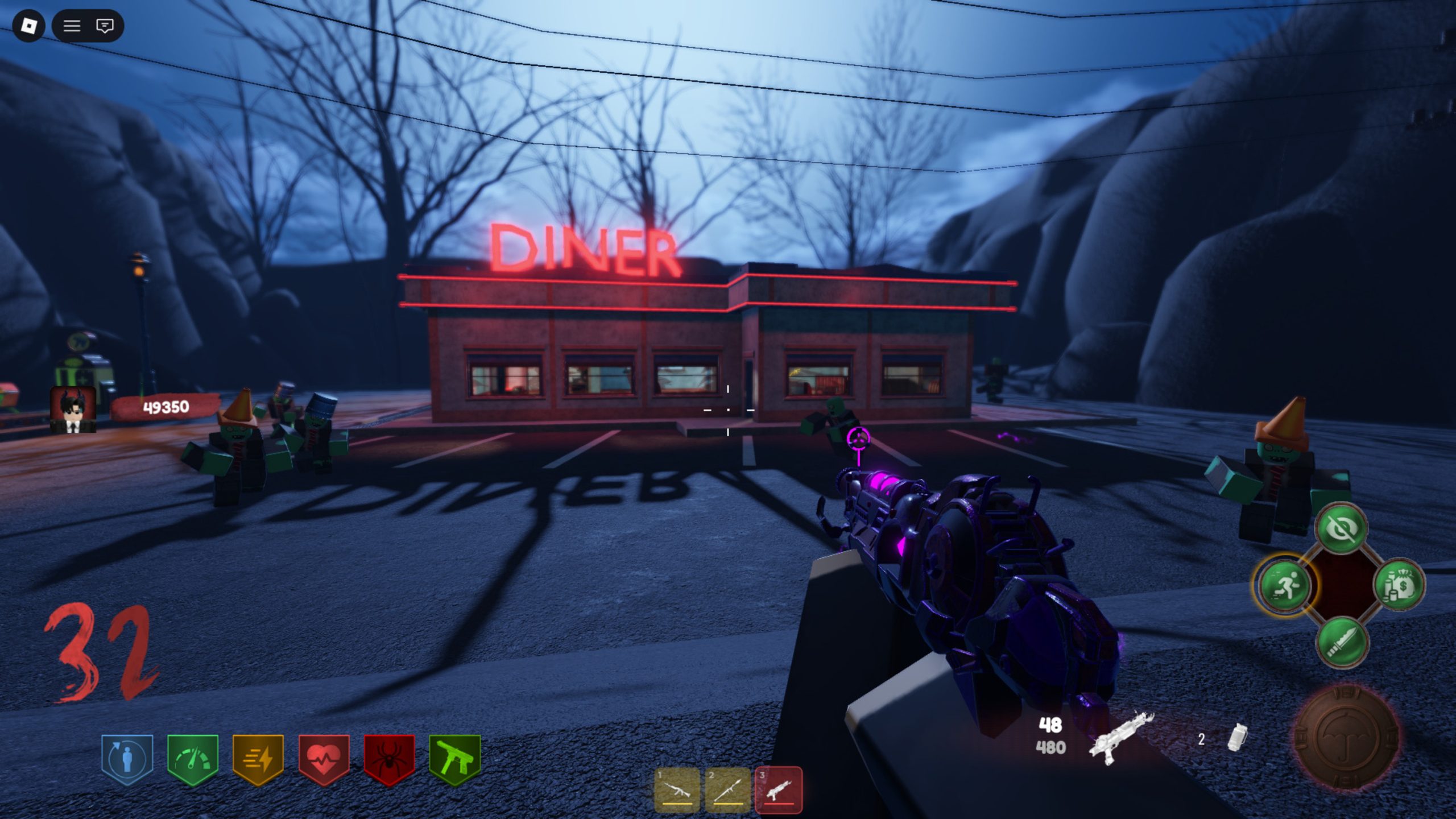Click the red heartbeat perk shield

coord(324,759)
